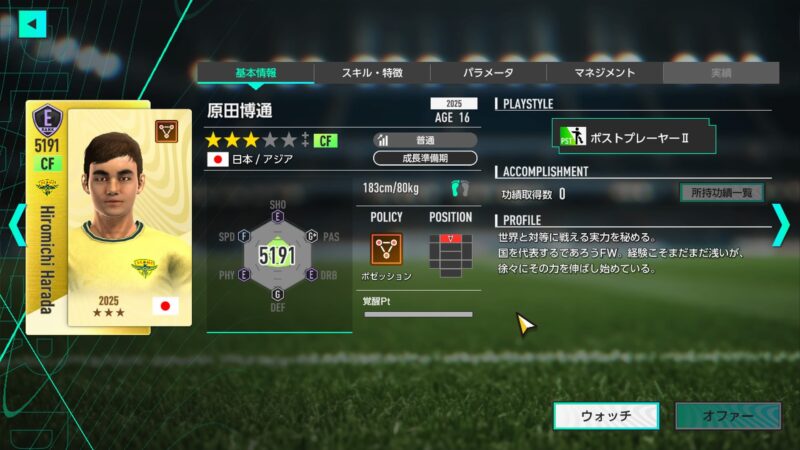The height and width of the screenshot is (450, 800).
Task: Click the 成長準備期 growth stage label
Action: pos(425,158)
